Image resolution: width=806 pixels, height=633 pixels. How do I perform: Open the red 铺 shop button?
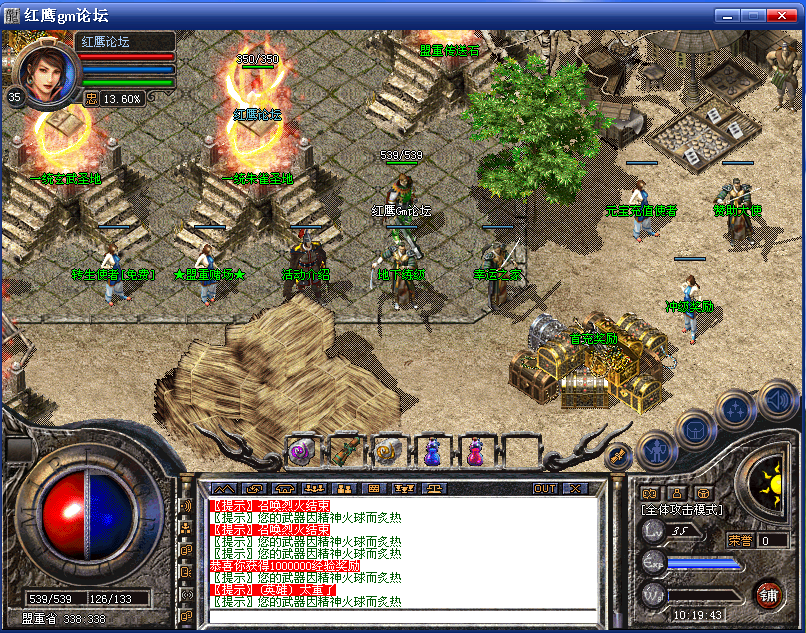[x=769, y=595]
